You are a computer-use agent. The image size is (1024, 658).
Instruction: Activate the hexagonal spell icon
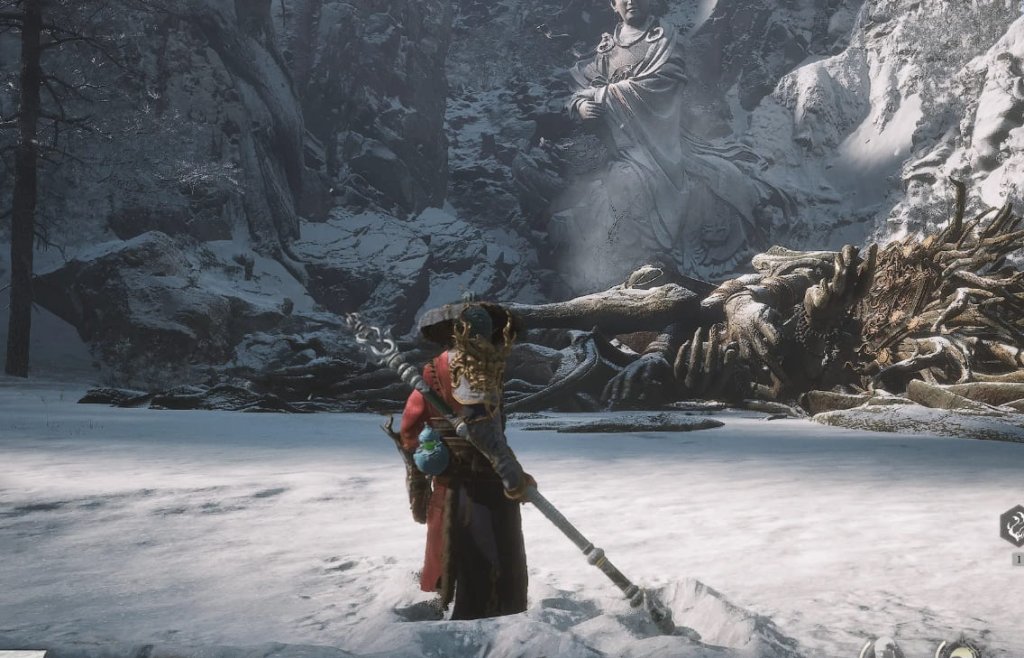tap(1012, 526)
